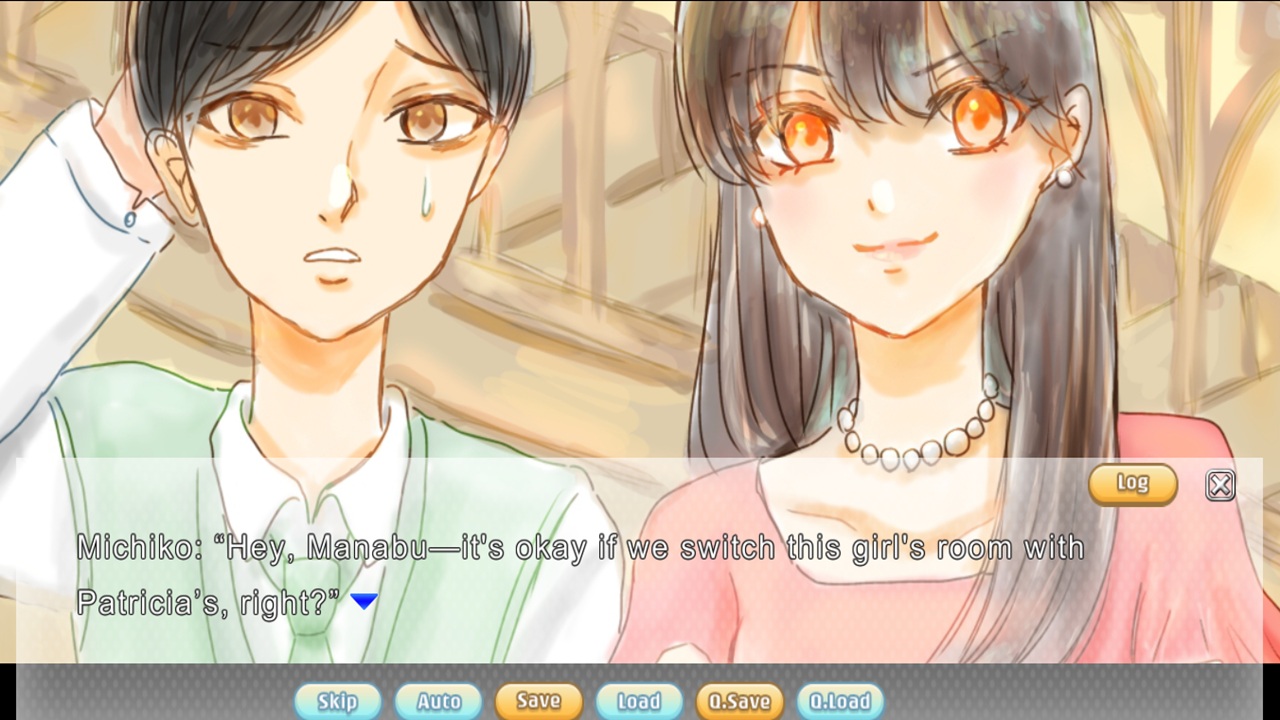Switch to the Save menu tab
This screenshot has width=1280, height=720.
pyautogui.click(x=538, y=701)
